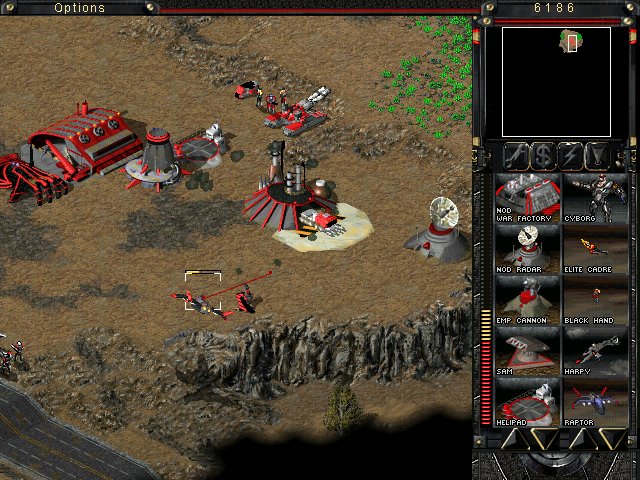640x480 pixels.
Task: Open the Options menu
Action: 79,8
